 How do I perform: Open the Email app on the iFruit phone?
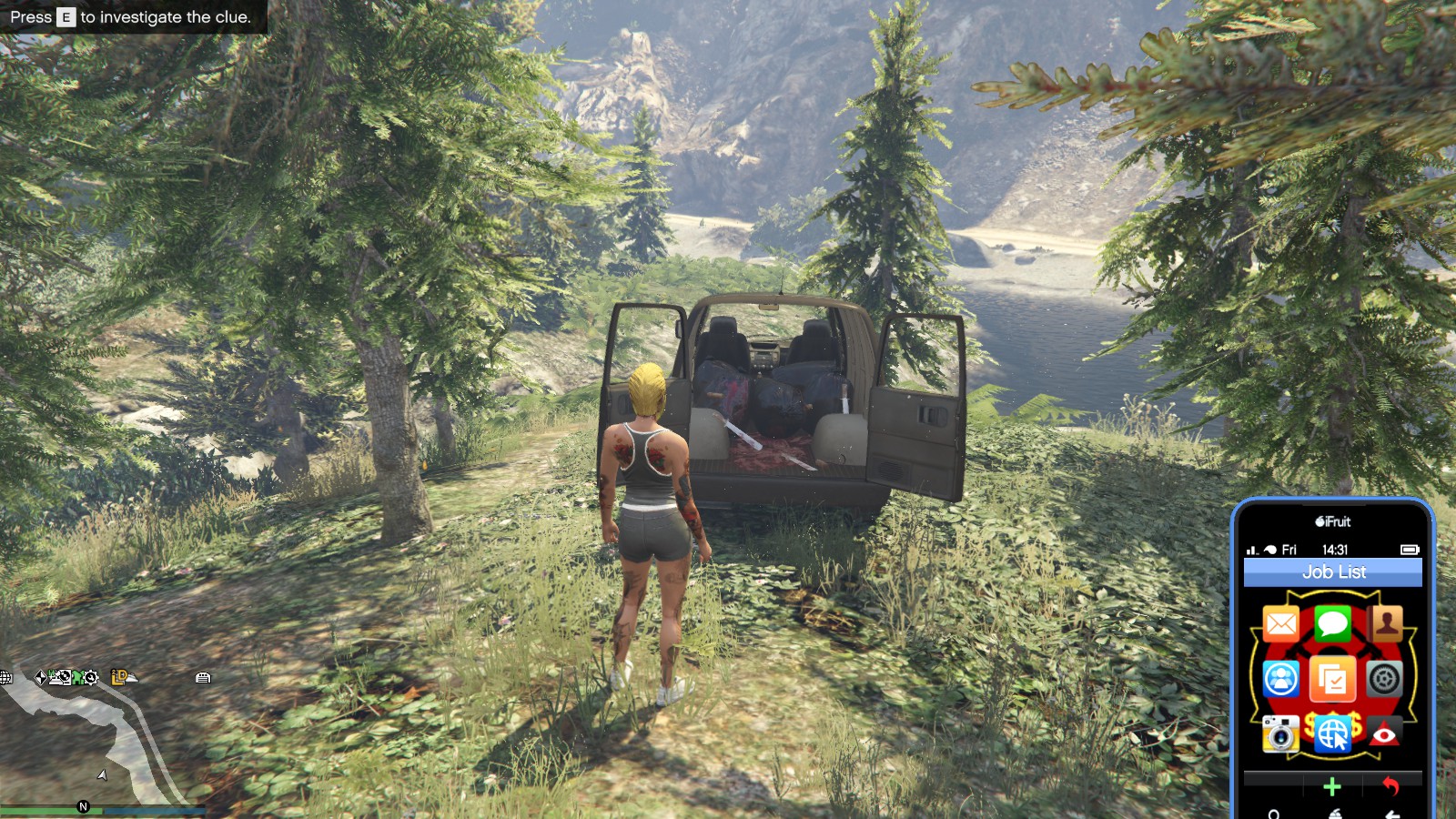[1280, 622]
